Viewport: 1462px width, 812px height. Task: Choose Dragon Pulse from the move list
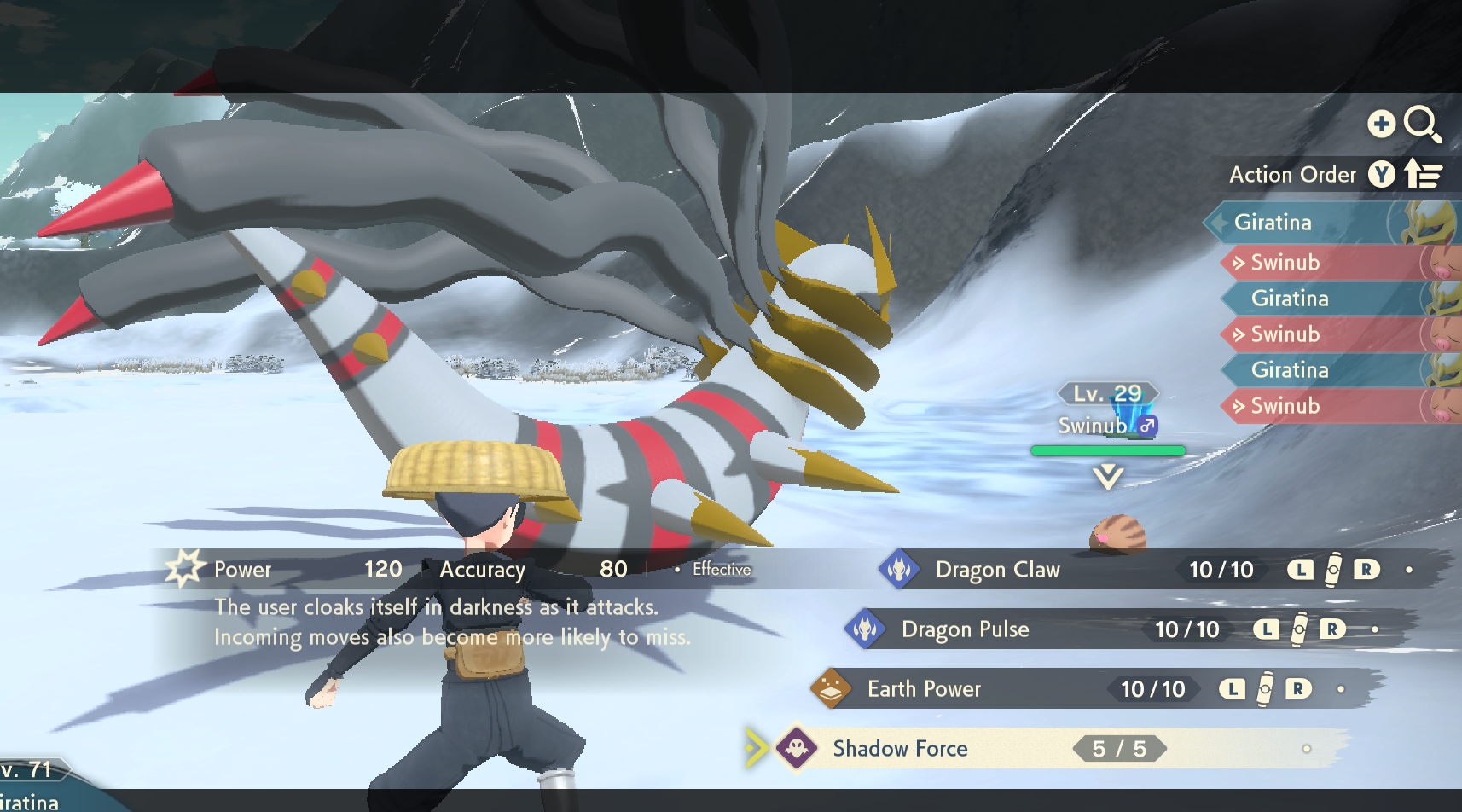[x=965, y=629]
